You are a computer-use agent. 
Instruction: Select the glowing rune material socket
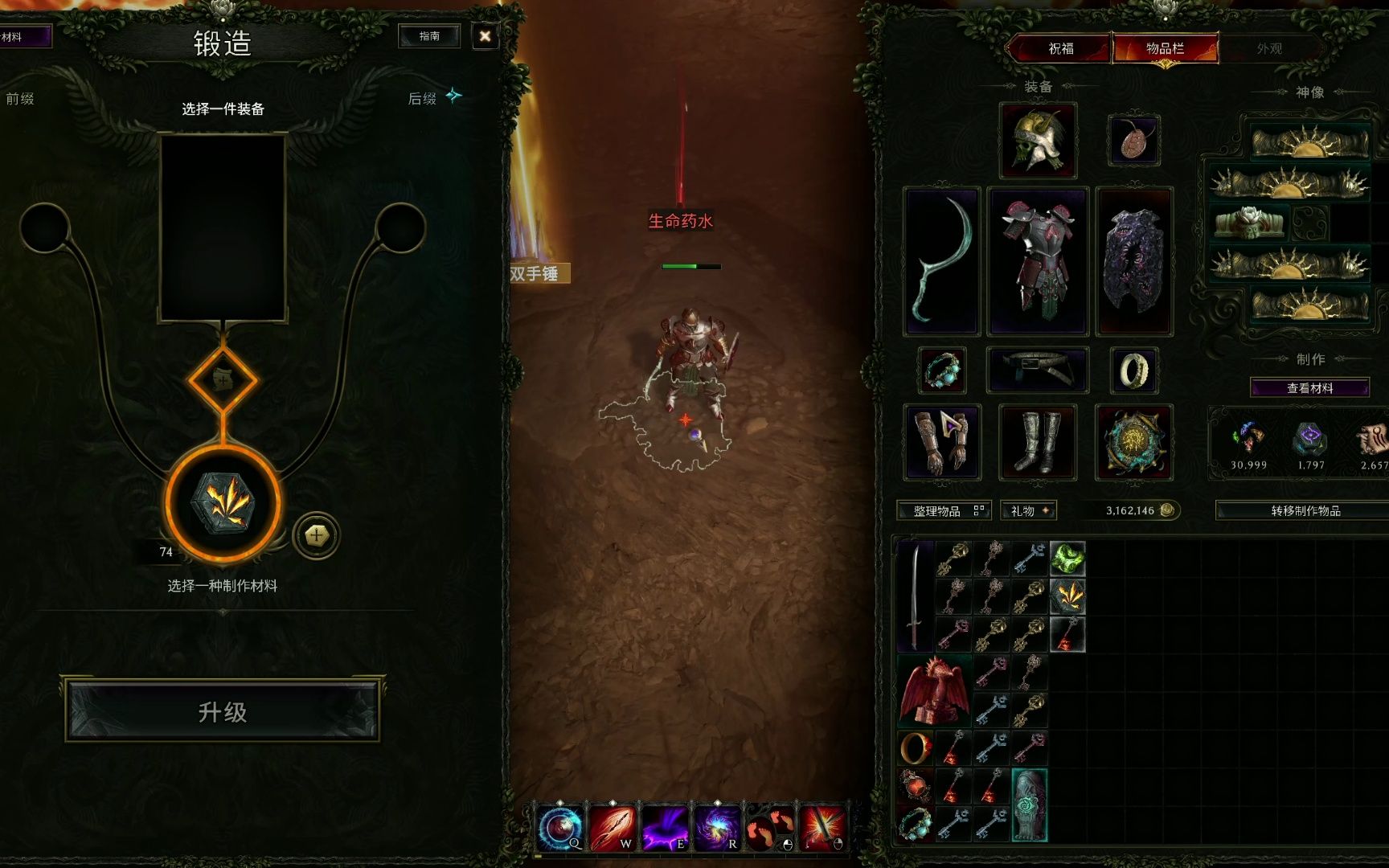(x=223, y=503)
